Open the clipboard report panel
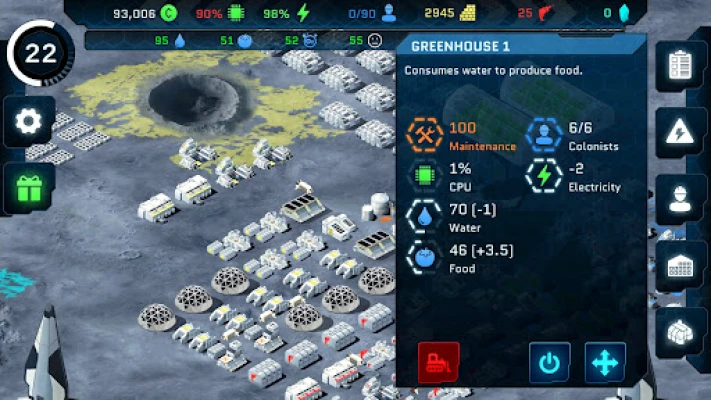The width and height of the screenshot is (711, 400). [681, 66]
